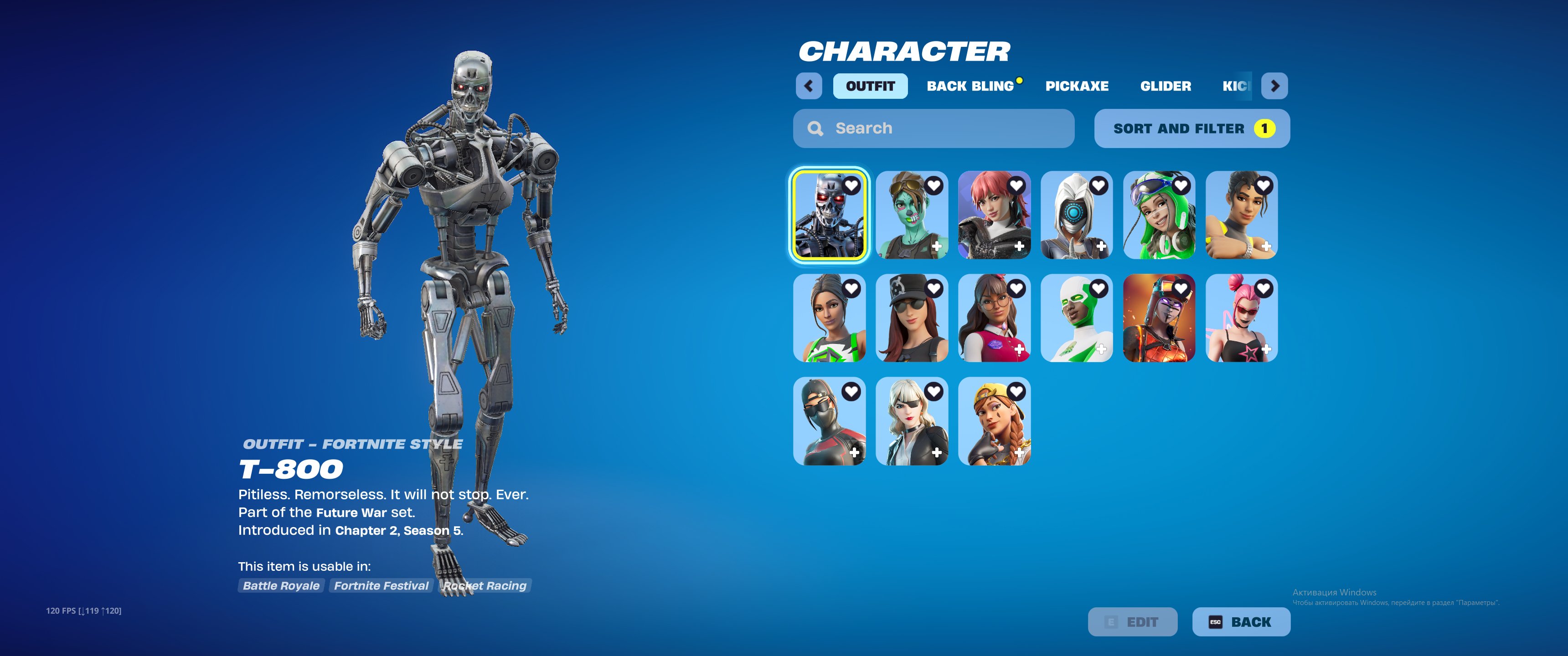Open the GLIDER tab
1568x656 pixels.
pos(1166,86)
